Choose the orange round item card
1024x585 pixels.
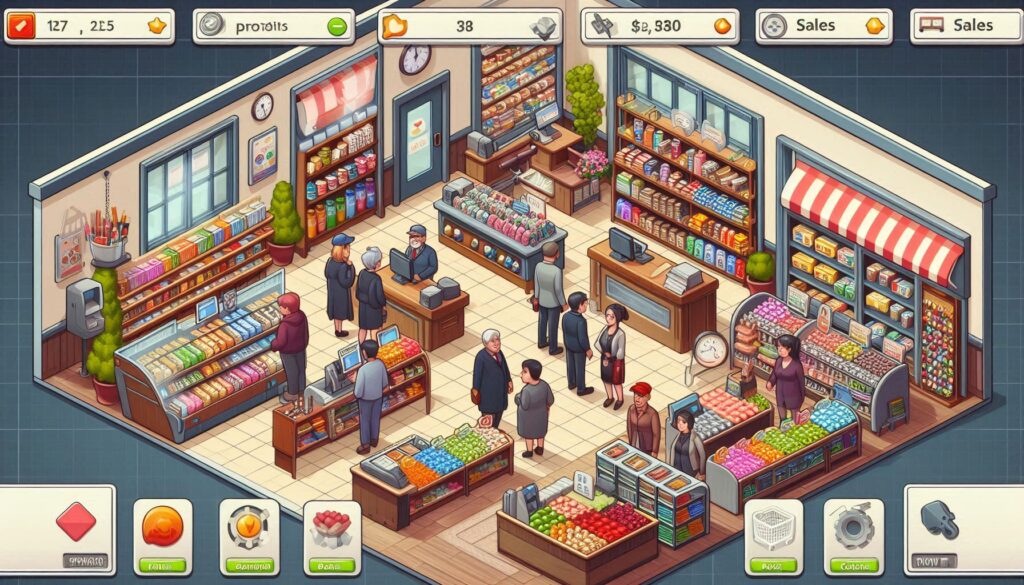[x=162, y=536]
